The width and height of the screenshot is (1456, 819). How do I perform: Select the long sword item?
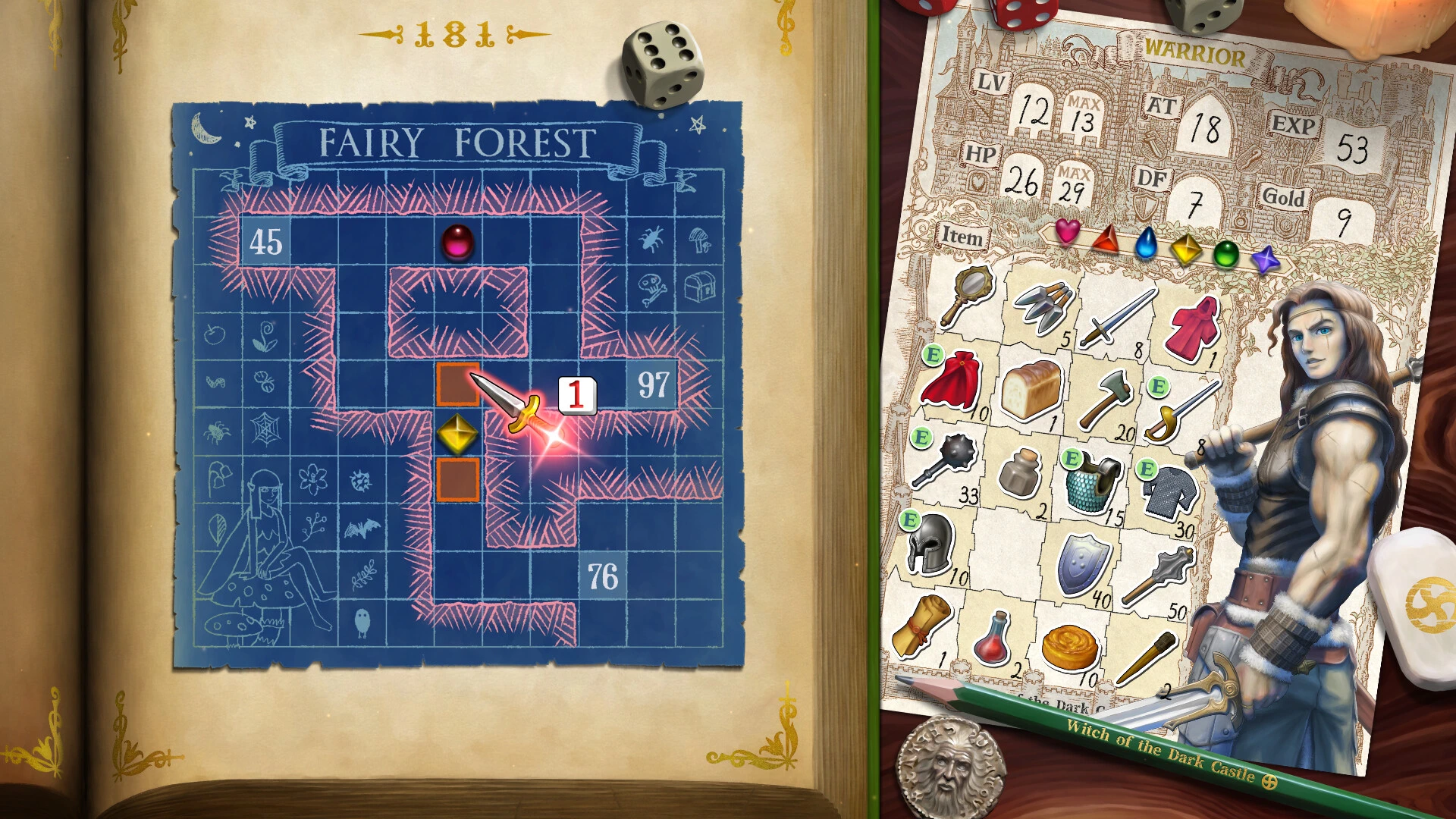tap(1116, 318)
